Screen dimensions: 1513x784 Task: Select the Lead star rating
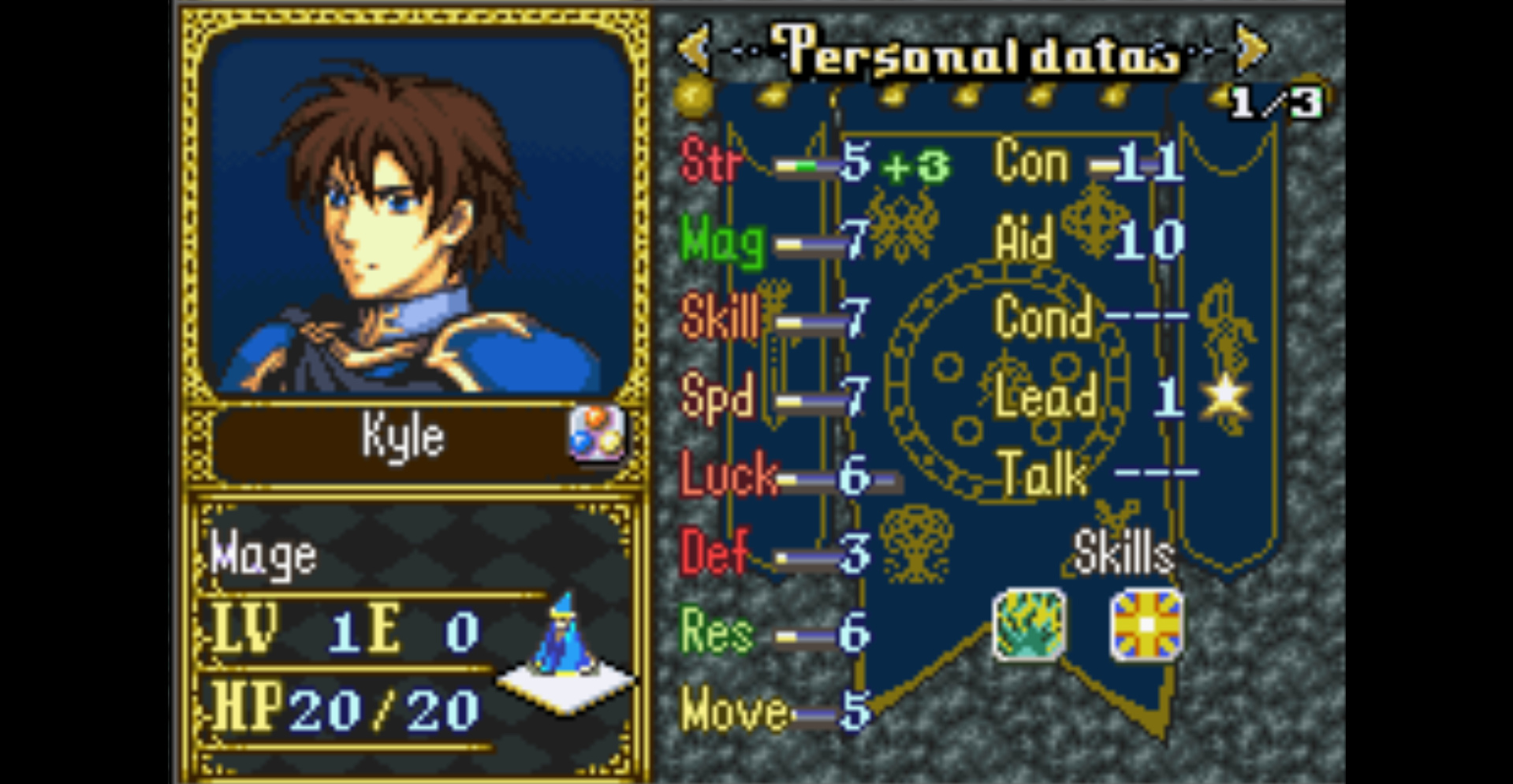[x=1224, y=396]
